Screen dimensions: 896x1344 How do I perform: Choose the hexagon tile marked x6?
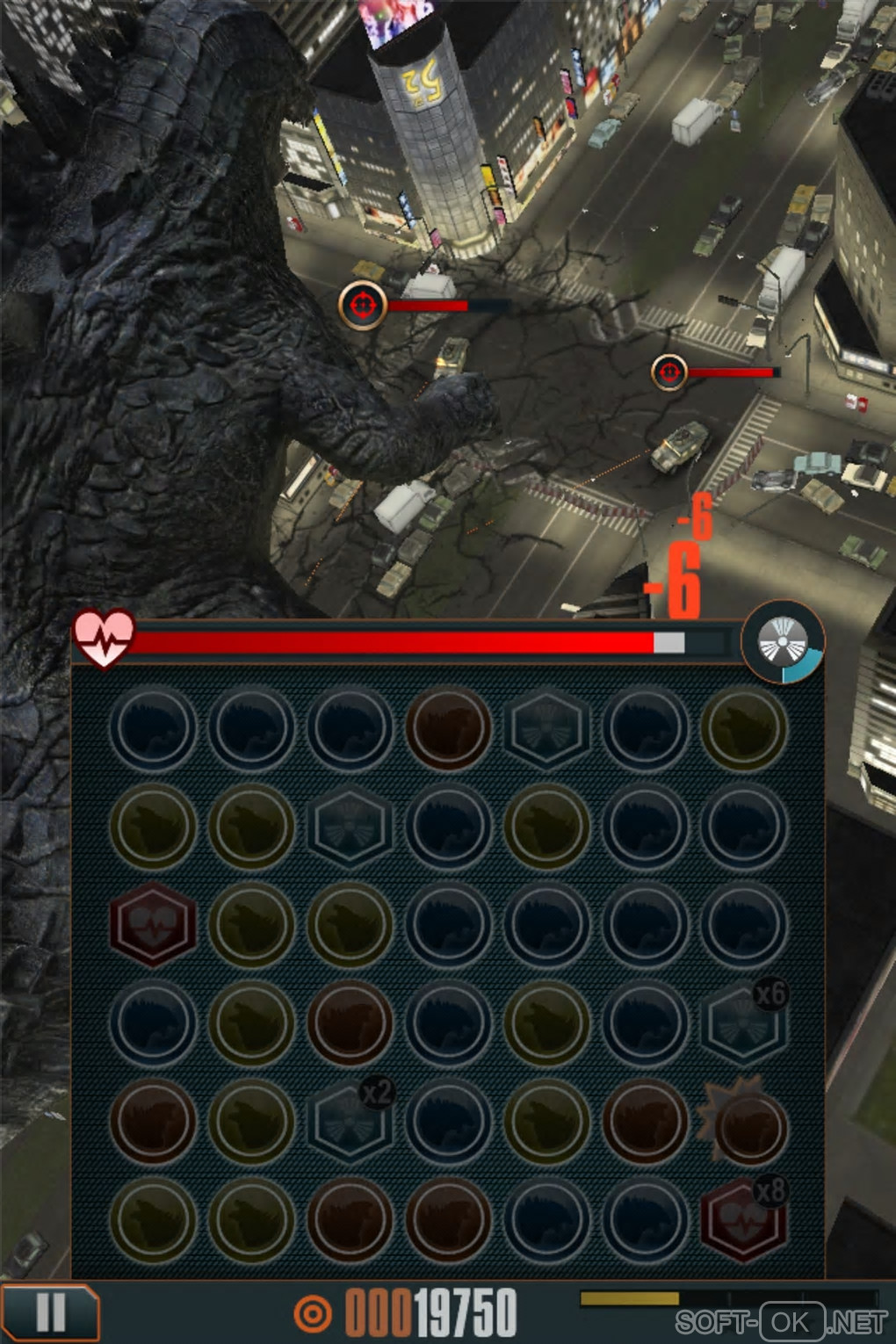click(743, 1022)
